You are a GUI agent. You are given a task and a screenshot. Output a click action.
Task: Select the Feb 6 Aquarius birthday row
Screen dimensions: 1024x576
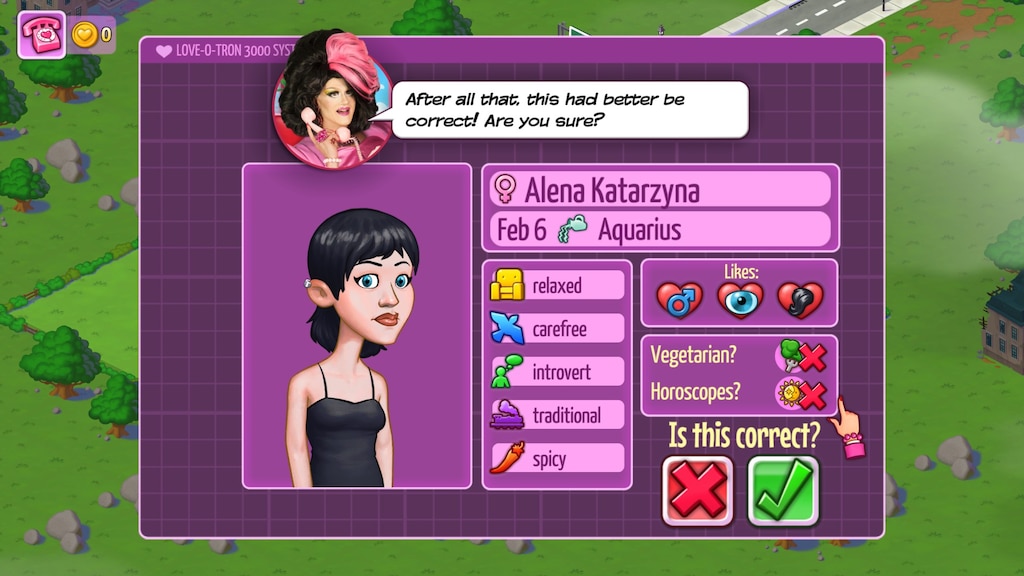(x=661, y=230)
